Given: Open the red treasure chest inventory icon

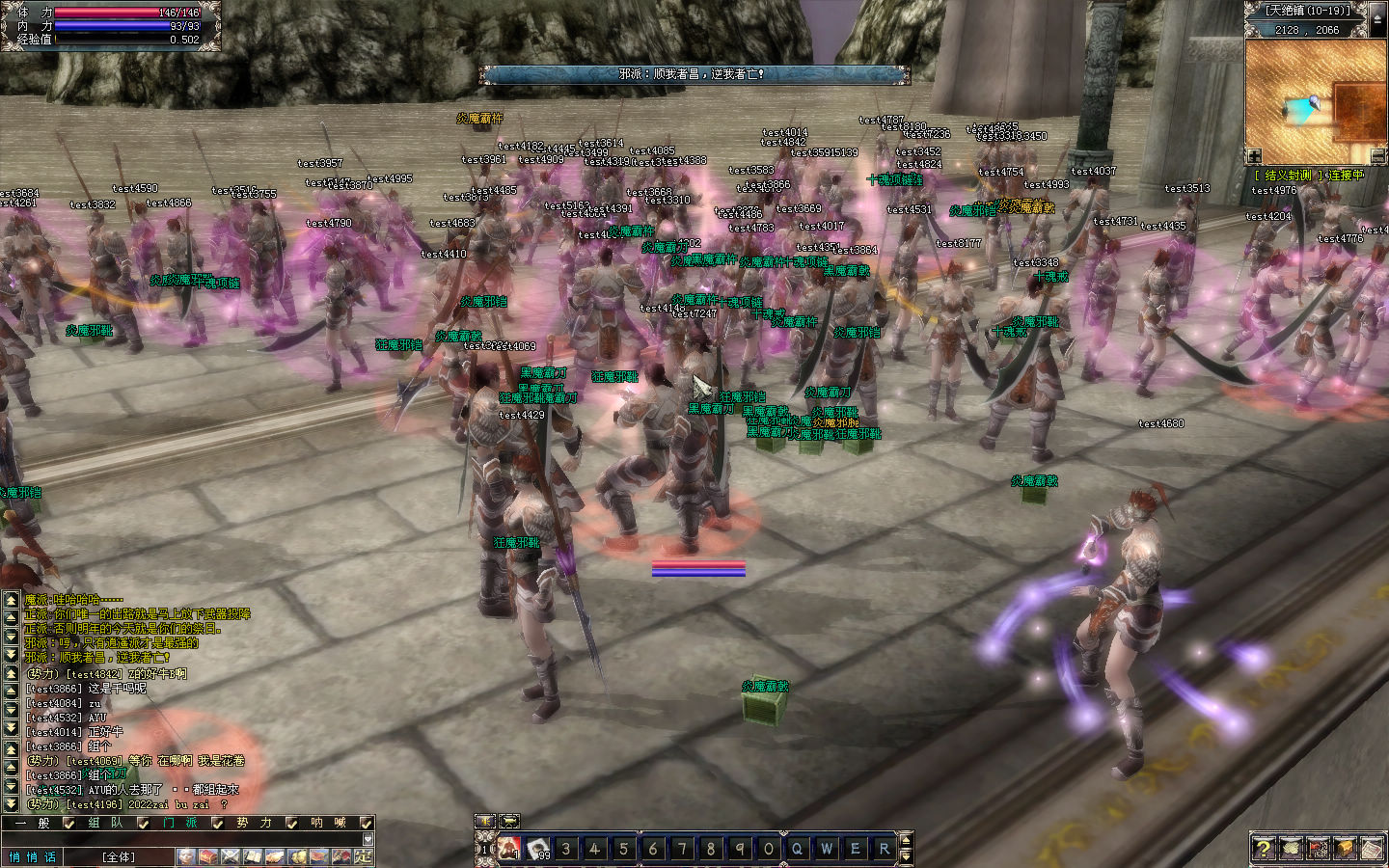Looking at the screenshot, I should coord(208,856).
